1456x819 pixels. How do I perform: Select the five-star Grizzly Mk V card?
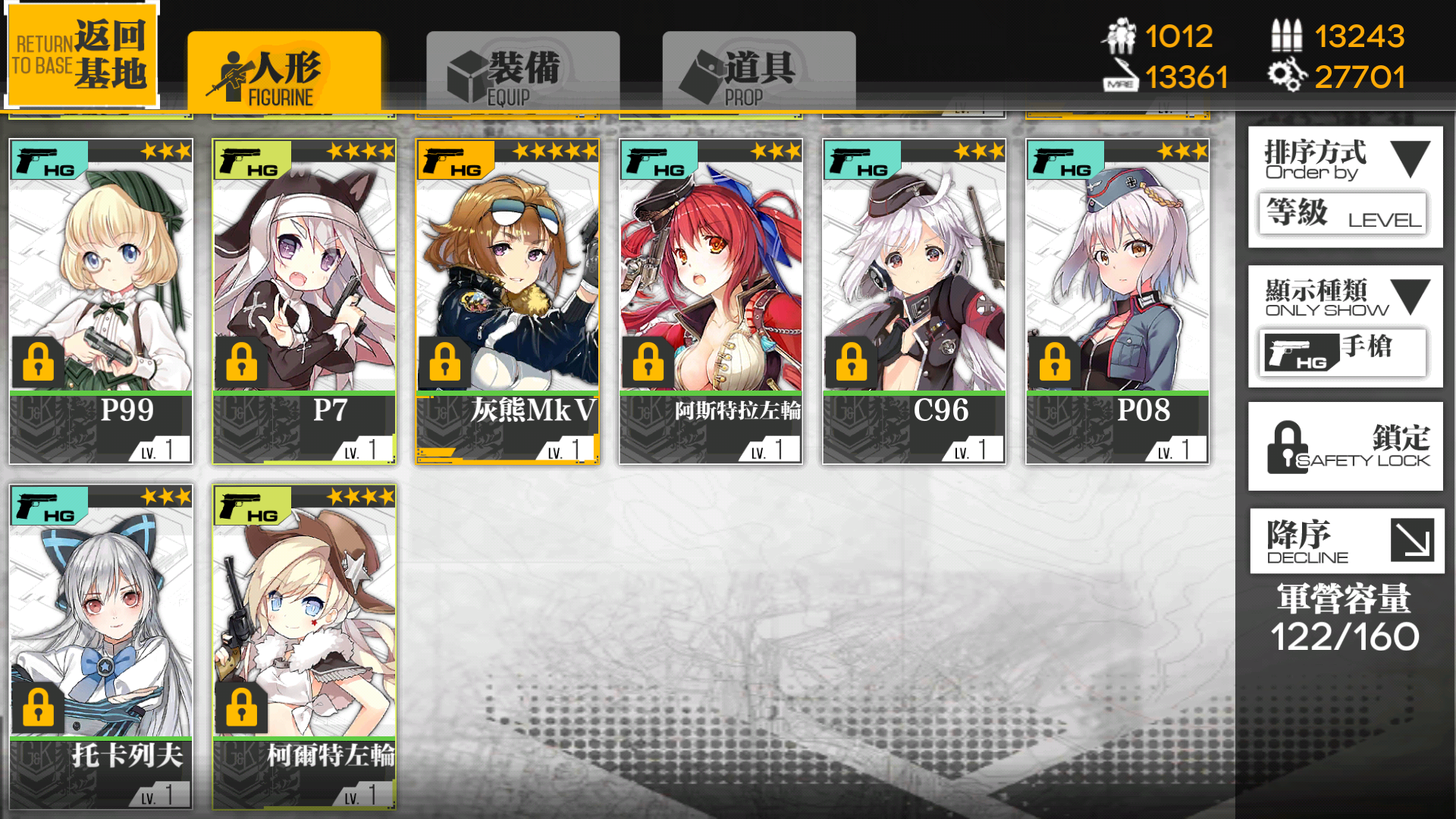coord(507,301)
